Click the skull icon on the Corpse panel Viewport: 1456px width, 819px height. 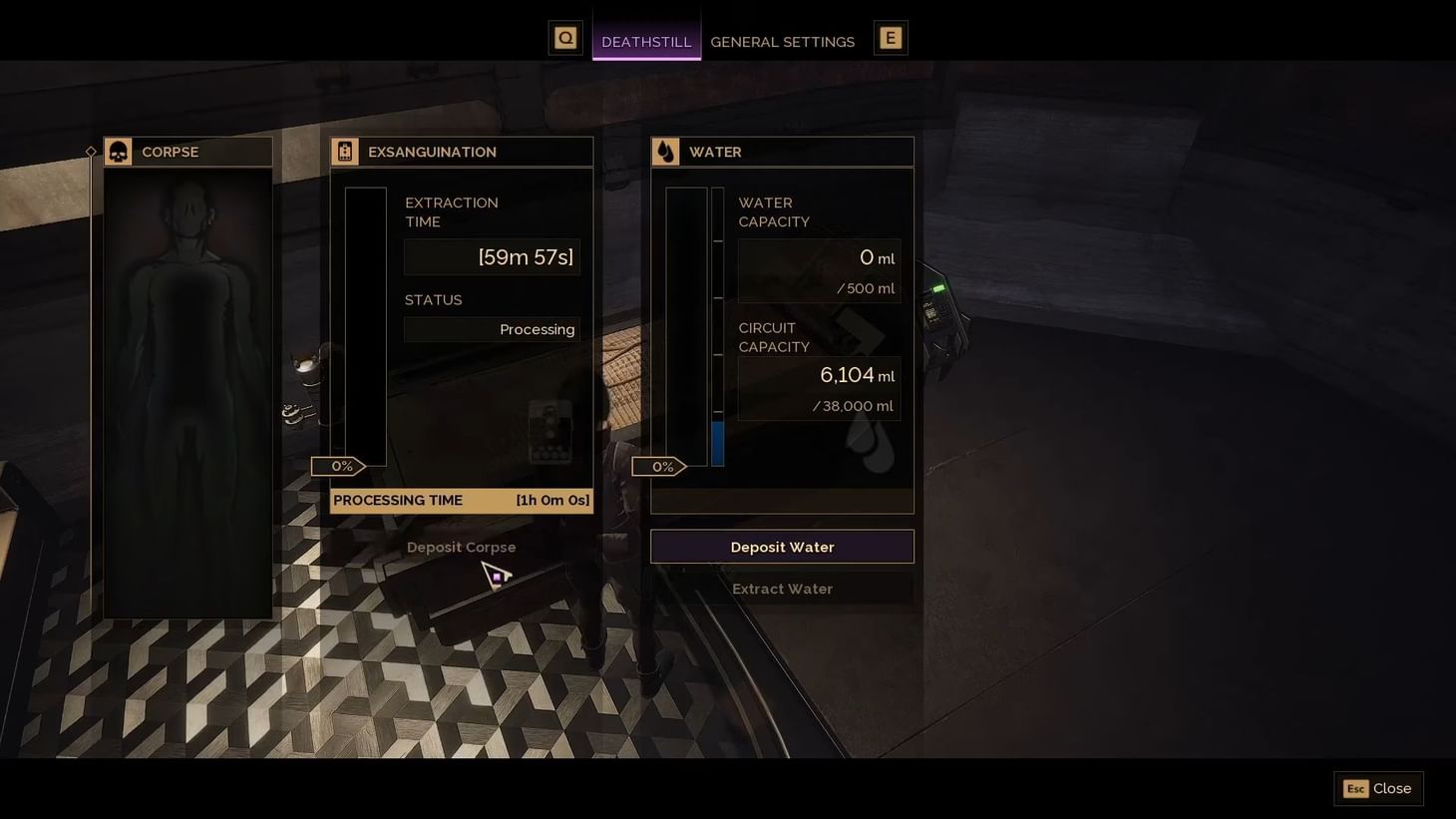coord(118,152)
